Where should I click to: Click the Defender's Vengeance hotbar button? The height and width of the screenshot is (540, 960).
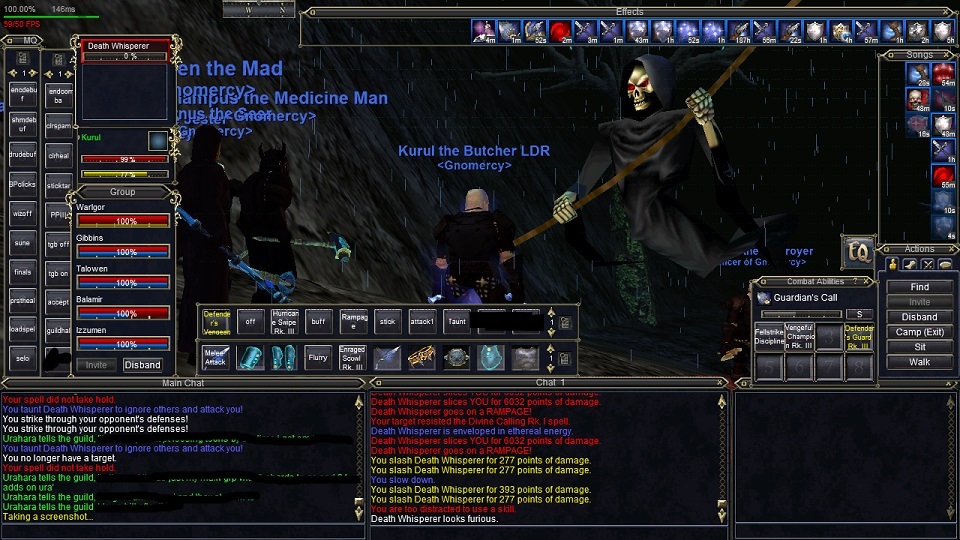point(216,322)
